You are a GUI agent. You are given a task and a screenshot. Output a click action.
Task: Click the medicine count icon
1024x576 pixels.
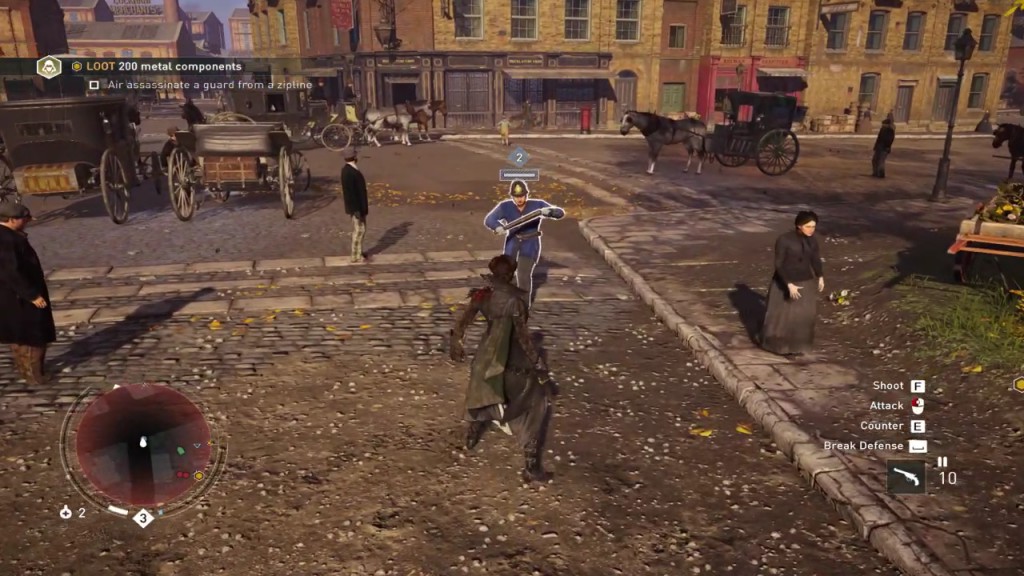point(66,512)
